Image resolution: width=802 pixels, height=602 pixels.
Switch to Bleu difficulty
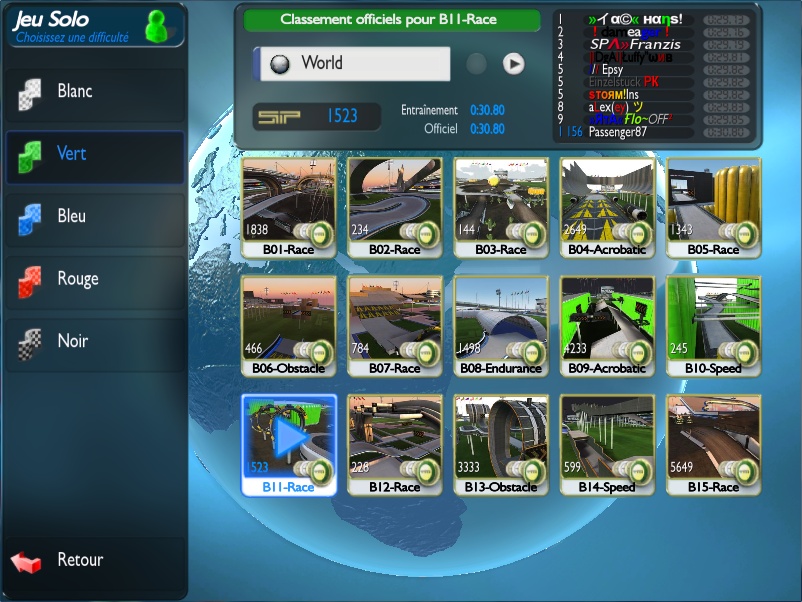[94, 217]
